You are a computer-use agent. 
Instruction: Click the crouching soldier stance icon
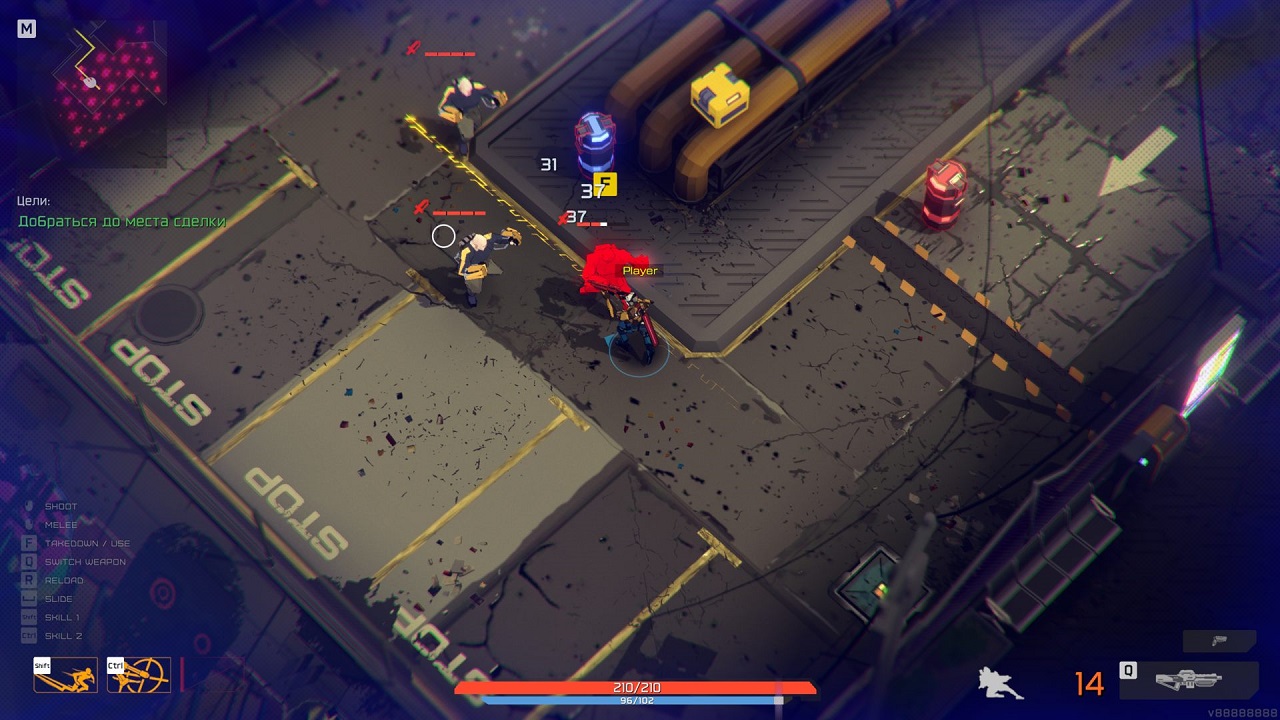coord(999,683)
